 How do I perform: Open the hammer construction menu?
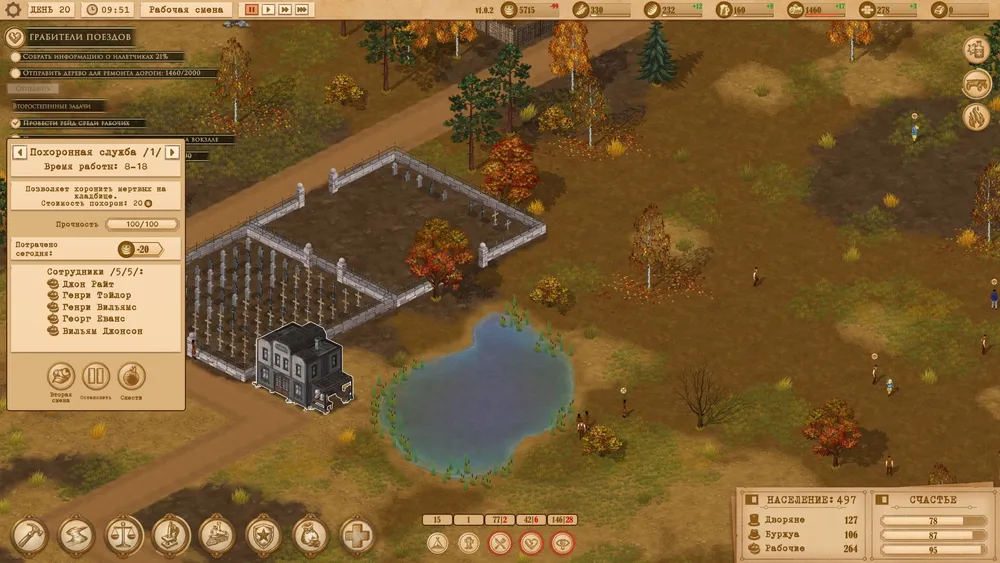coord(28,535)
